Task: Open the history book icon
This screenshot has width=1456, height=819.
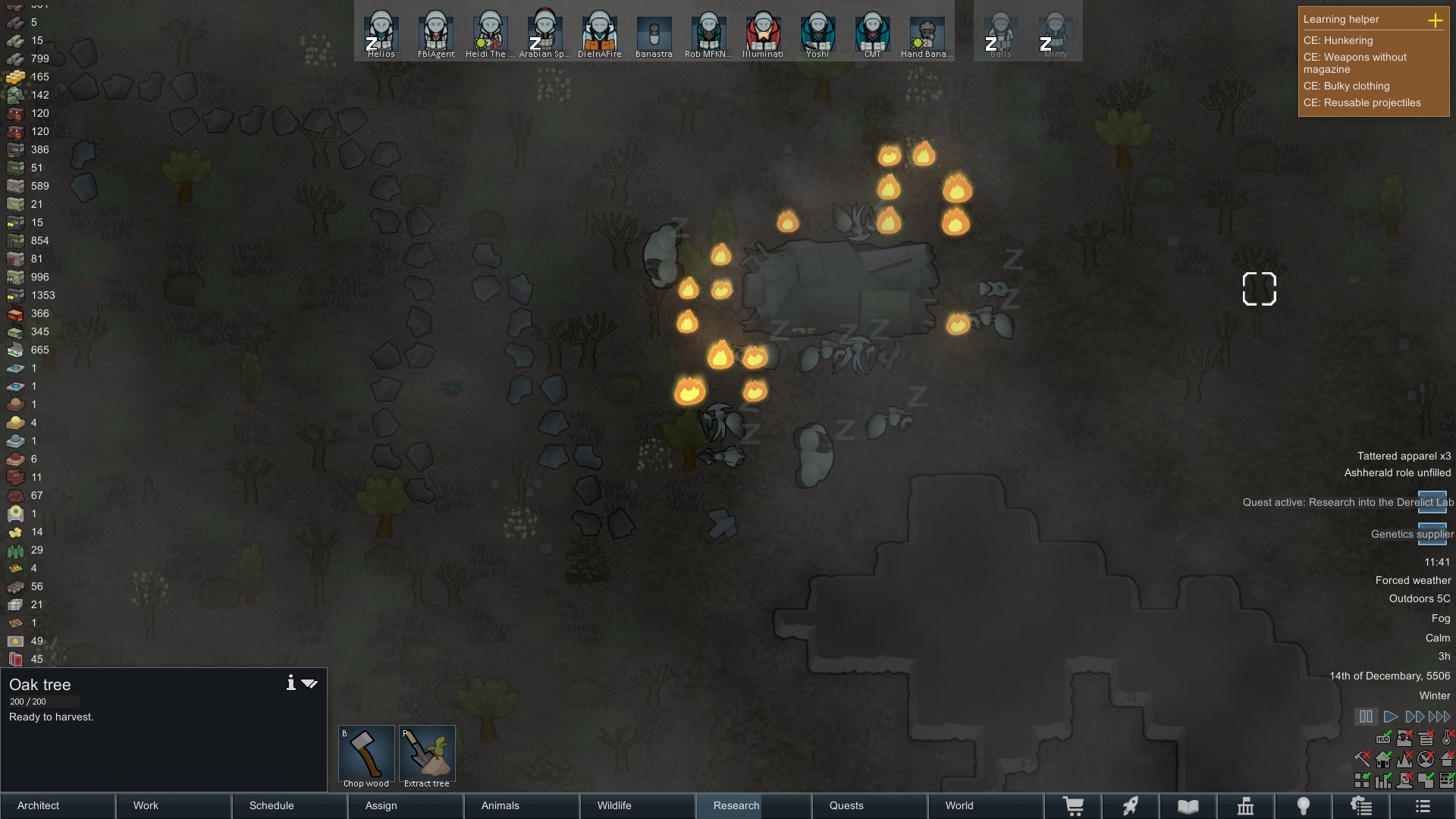Action: [1187, 805]
